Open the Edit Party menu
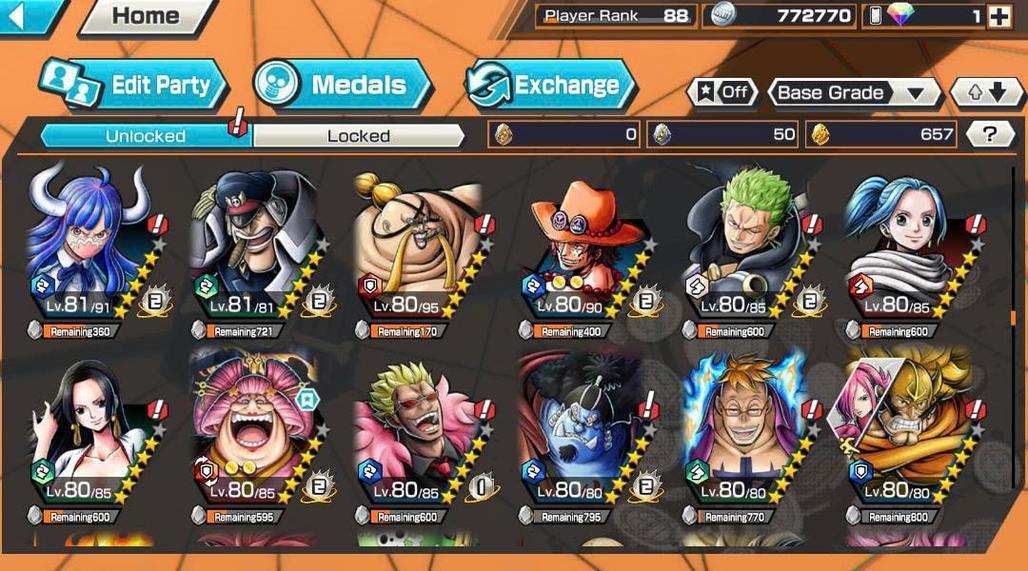Viewport: 1028px width, 571px height. (134, 85)
